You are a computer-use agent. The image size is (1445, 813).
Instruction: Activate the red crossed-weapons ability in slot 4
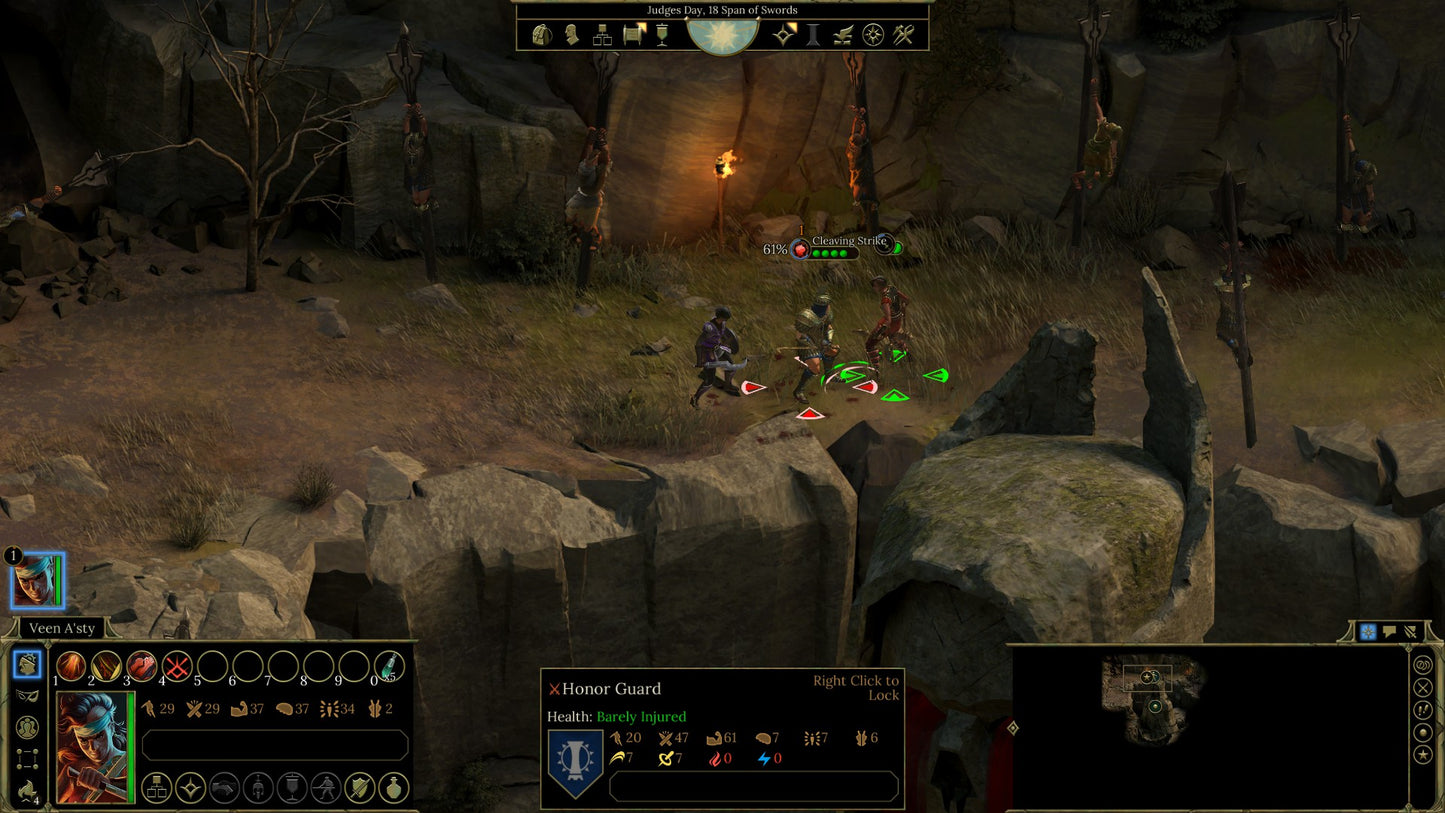[177, 666]
